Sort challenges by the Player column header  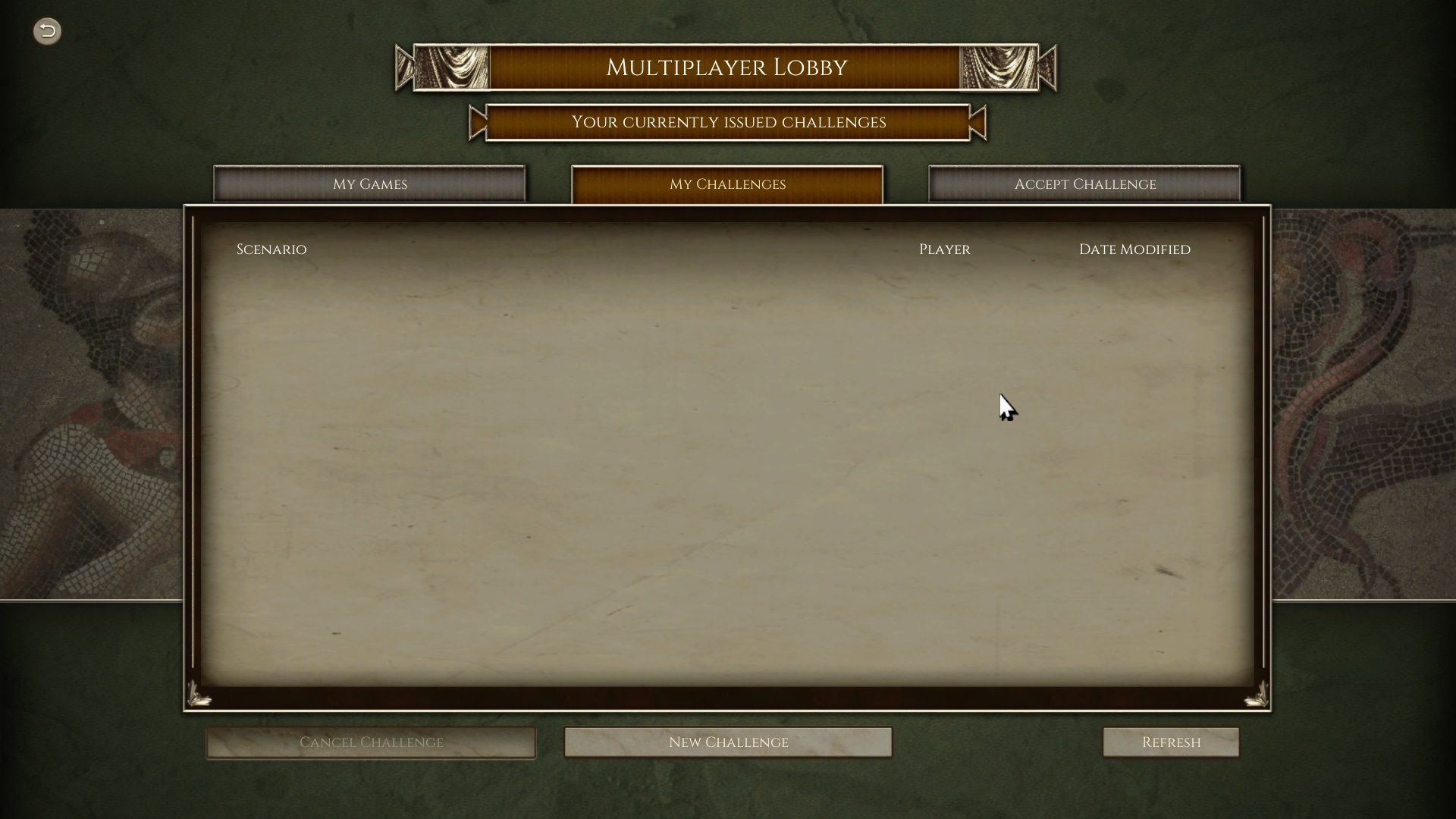[x=944, y=249]
